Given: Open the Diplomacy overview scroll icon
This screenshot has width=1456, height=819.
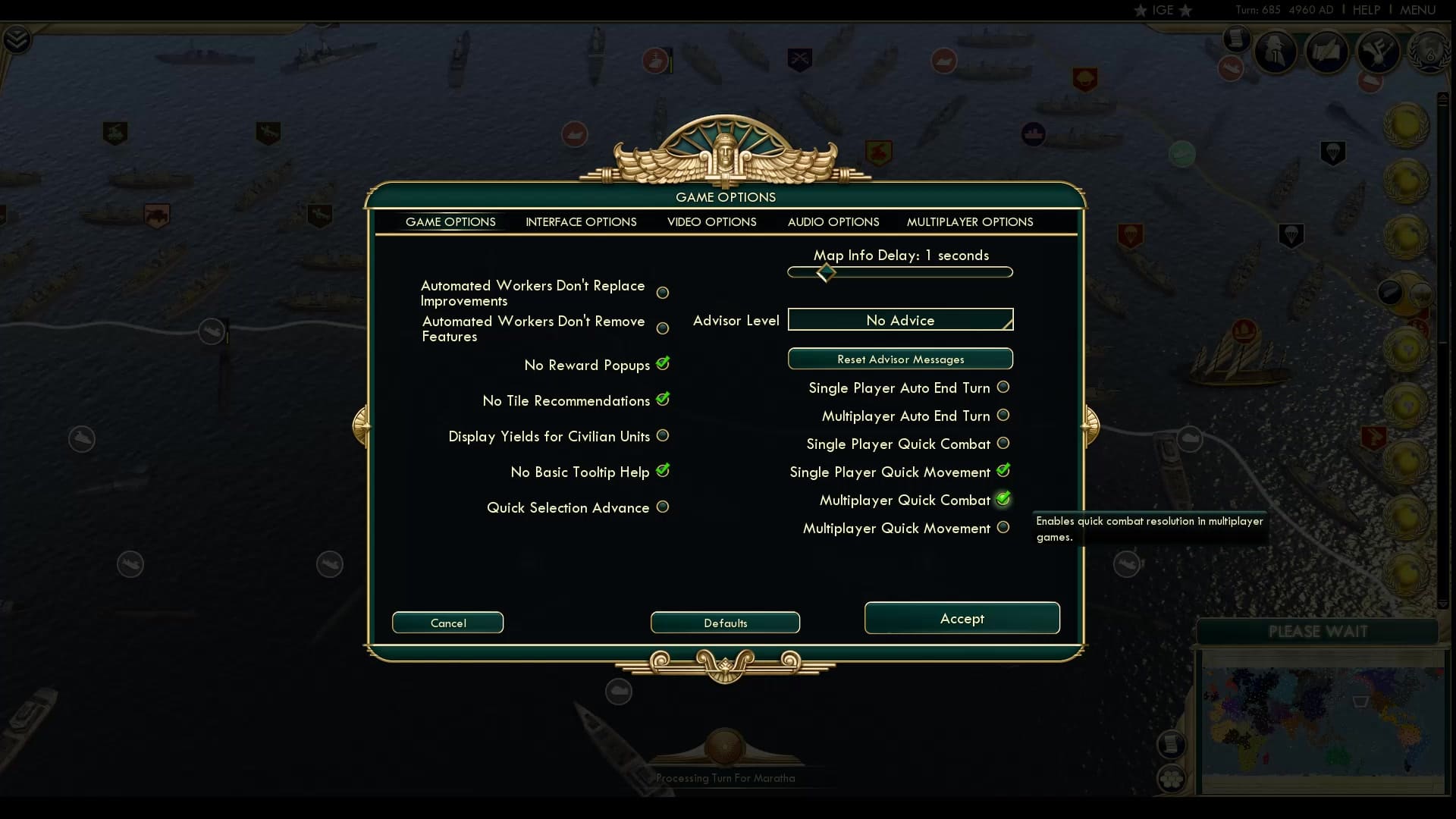Looking at the screenshot, I should point(1327,51).
